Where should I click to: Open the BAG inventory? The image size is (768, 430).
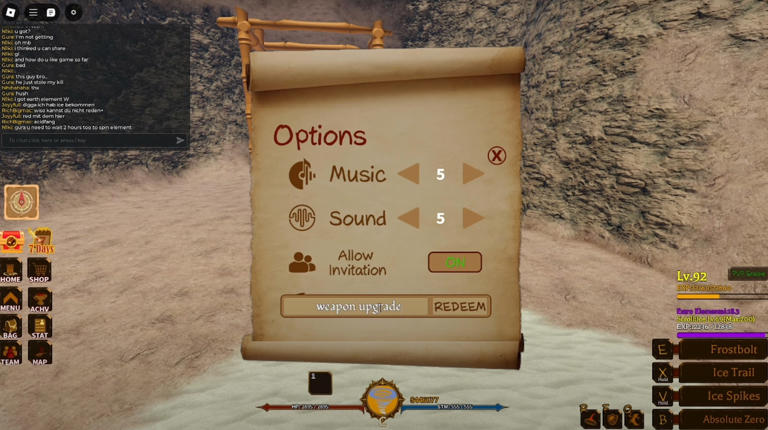[x=11, y=327]
